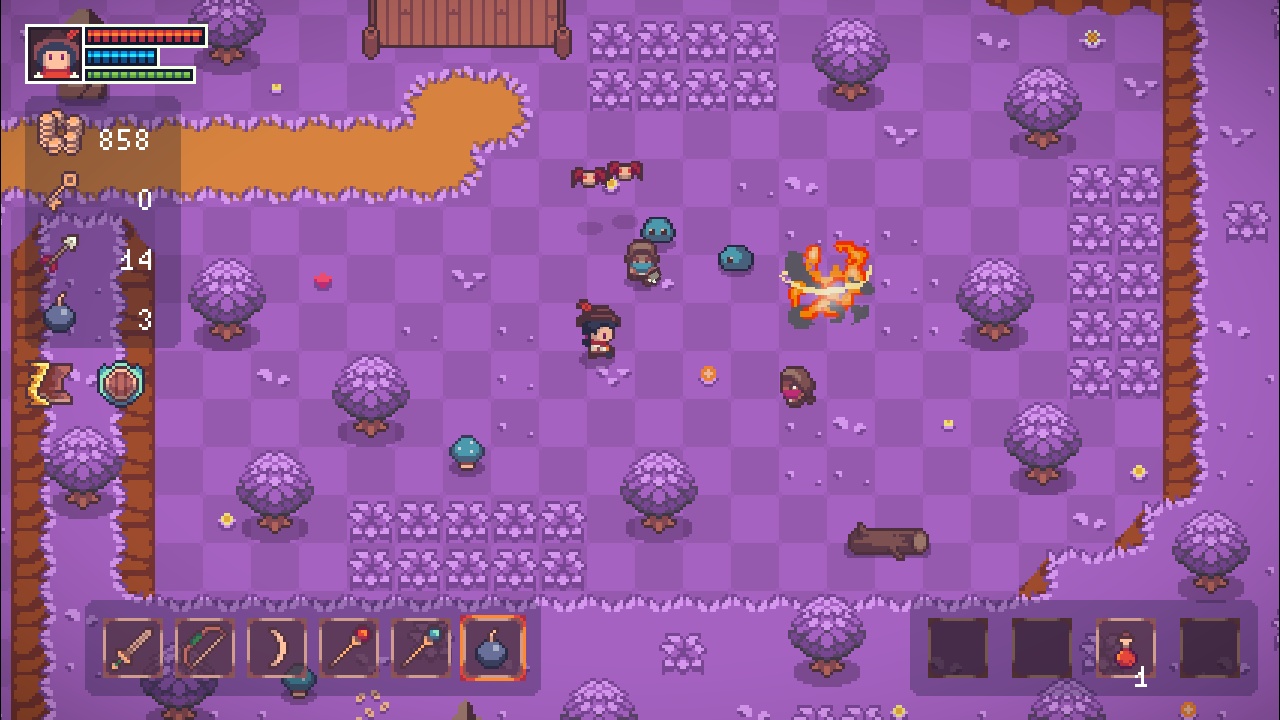Click the rightmost empty inventory slot
Screen dimensions: 1280x720
1204,650
